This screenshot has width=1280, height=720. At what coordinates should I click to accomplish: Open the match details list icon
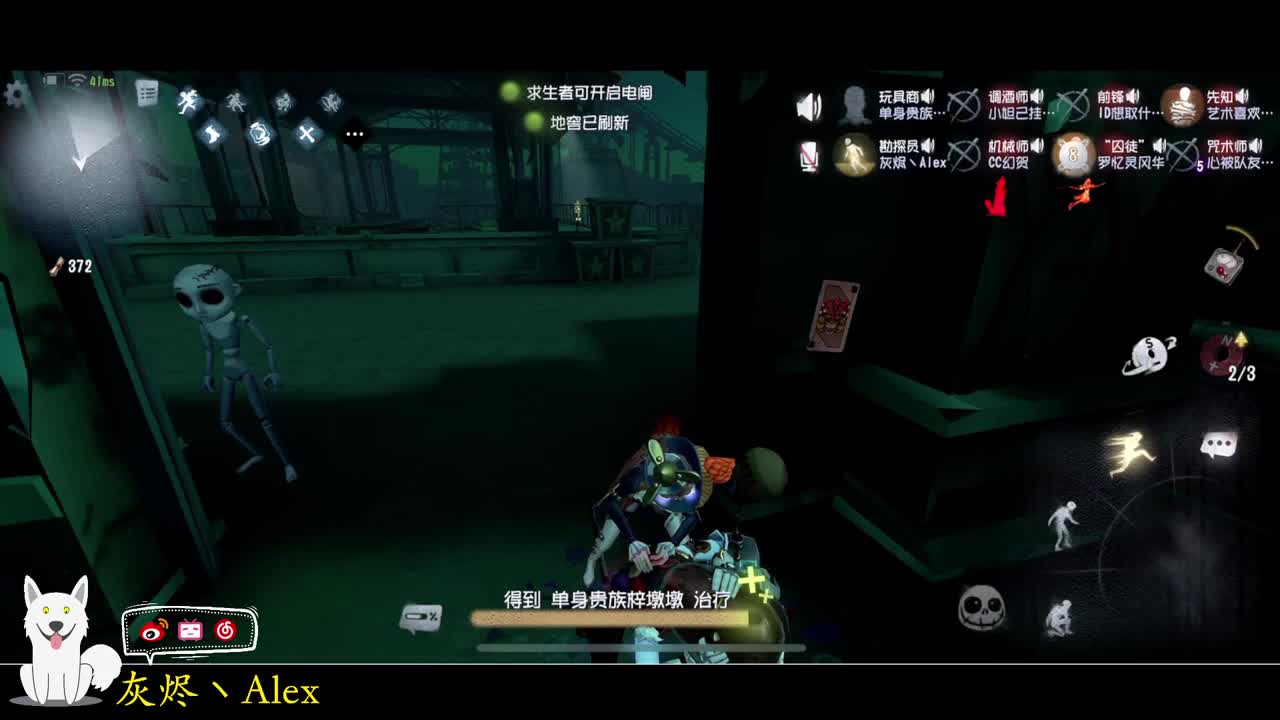(x=148, y=93)
